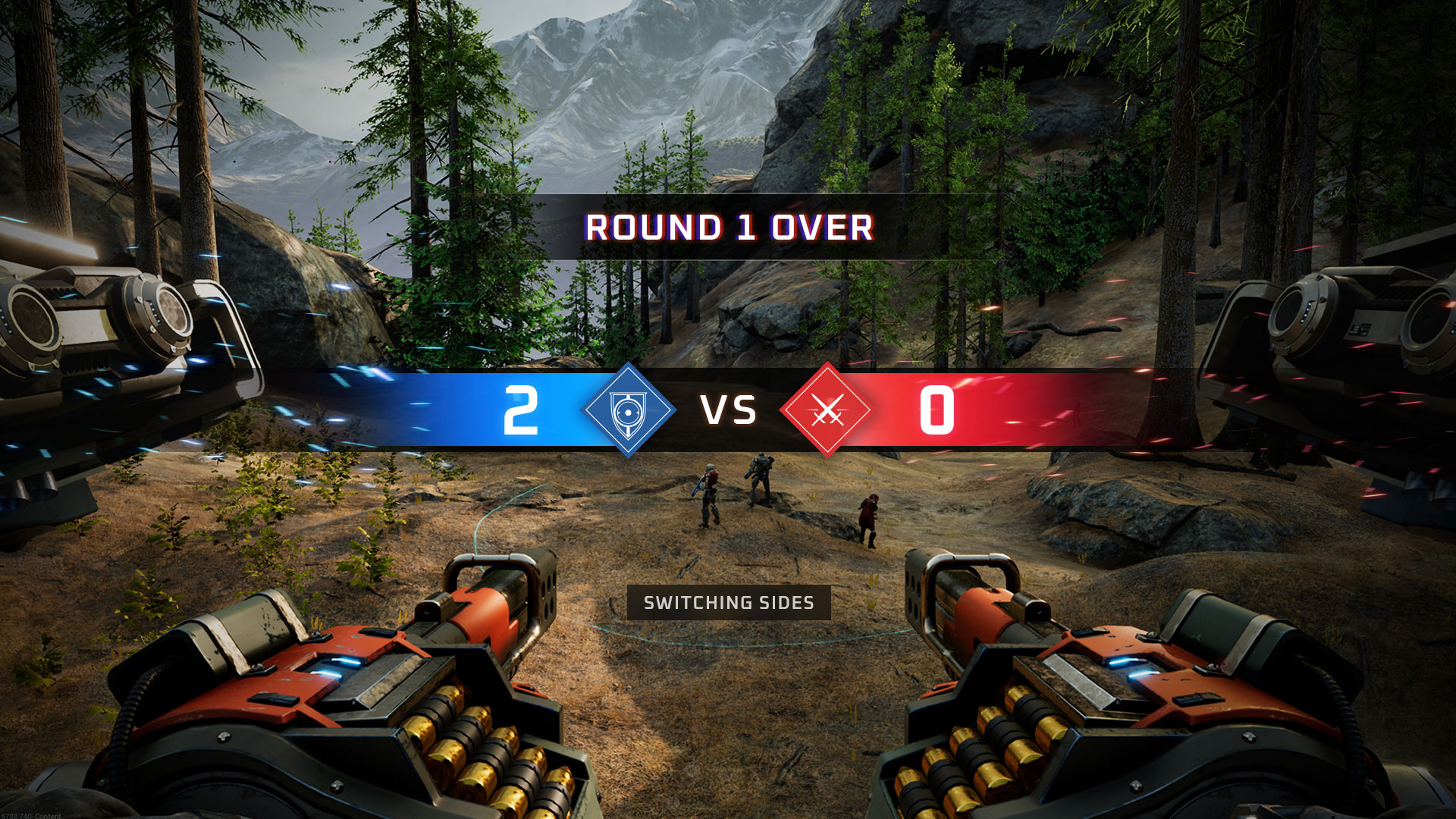Click the blue team shield emblem
Viewport: 1456px width, 819px height.
(629, 410)
